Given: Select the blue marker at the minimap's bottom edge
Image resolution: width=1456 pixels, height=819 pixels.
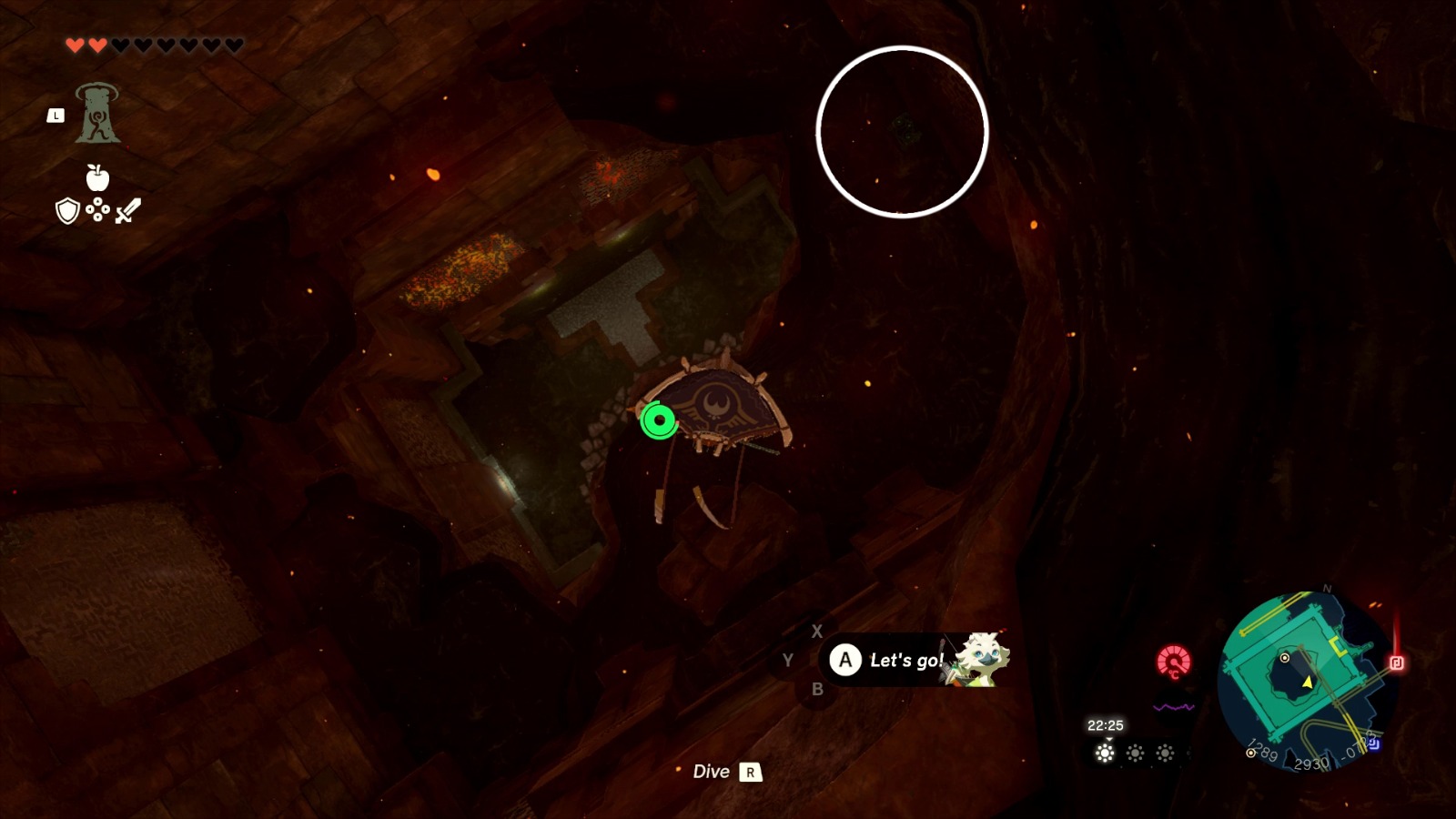Looking at the screenshot, I should coord(1375,743).
